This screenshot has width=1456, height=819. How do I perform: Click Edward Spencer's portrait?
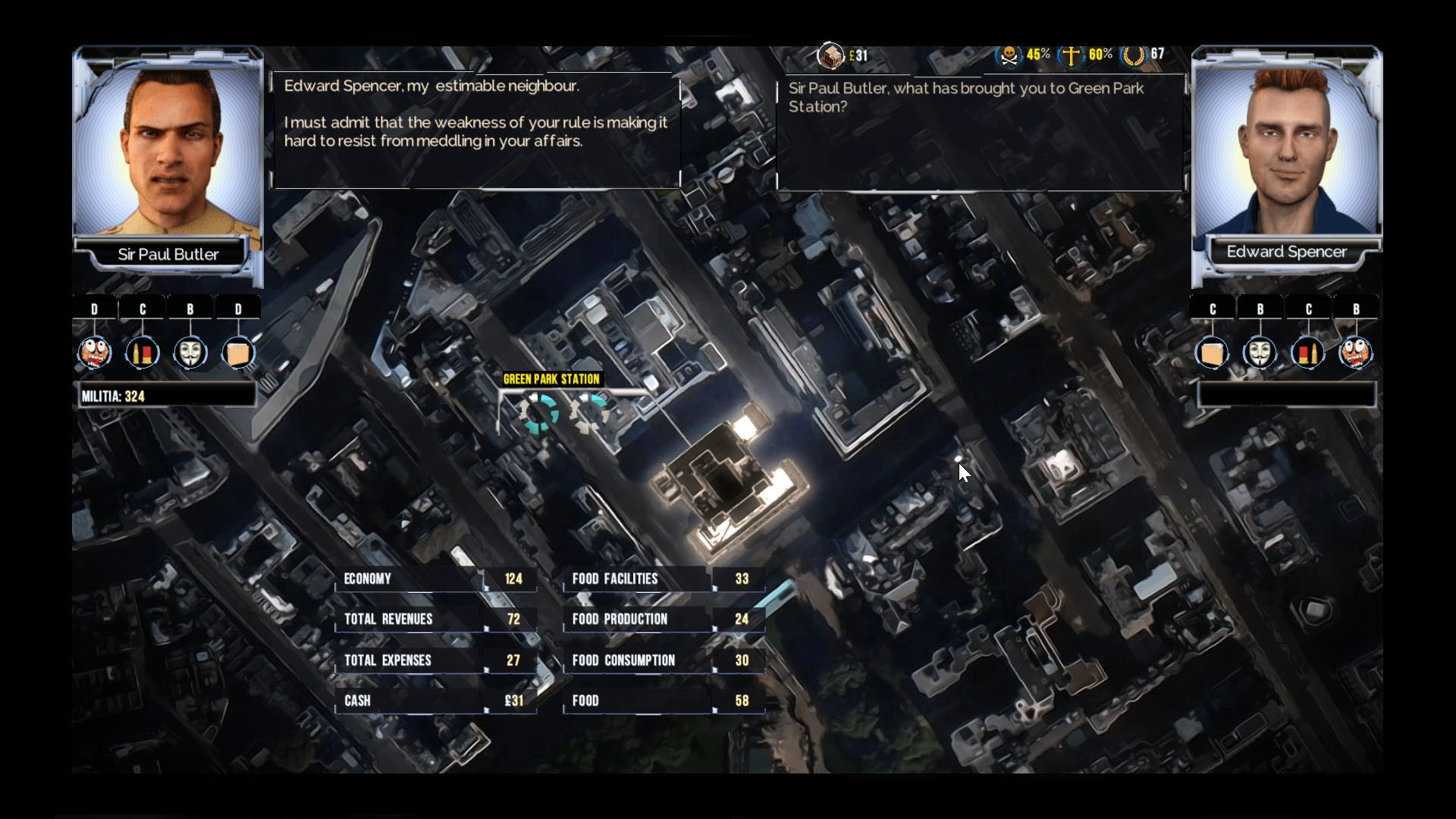pos(1287,148)
